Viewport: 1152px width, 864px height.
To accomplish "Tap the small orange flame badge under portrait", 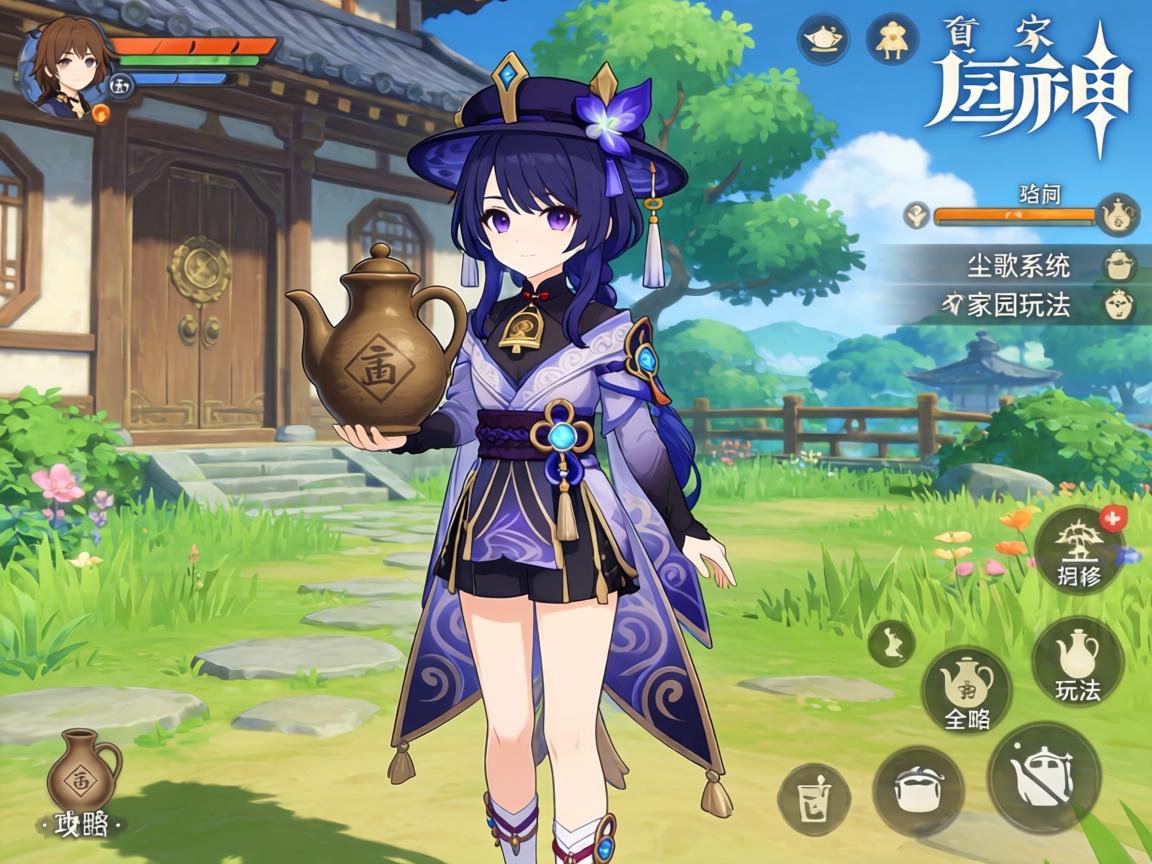I will click(101, 114).
